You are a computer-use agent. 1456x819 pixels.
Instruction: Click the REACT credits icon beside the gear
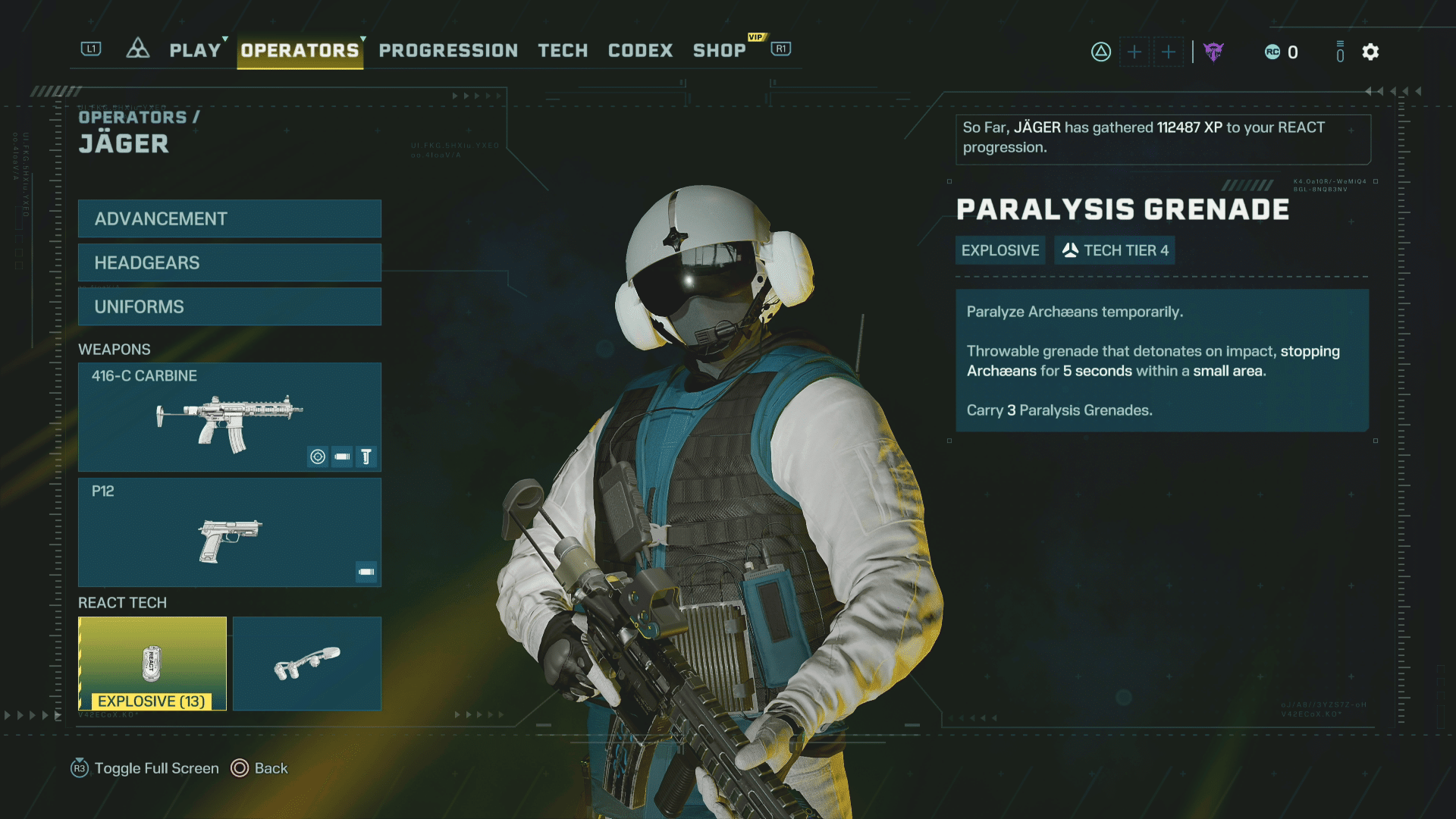coord(1339,52)
